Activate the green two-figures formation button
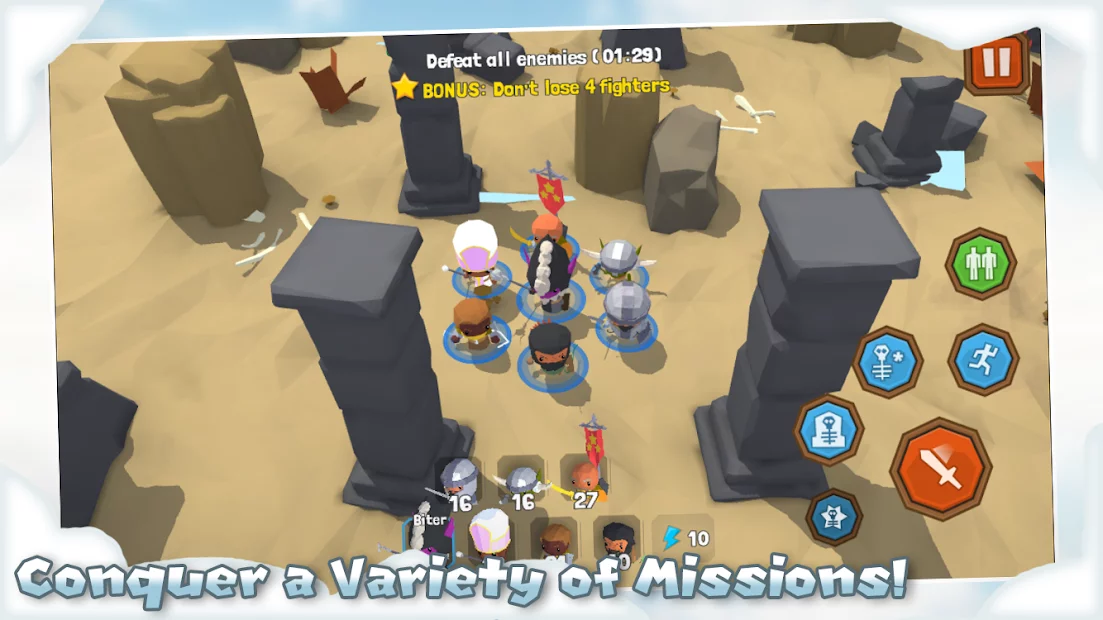 (x=980, y=264)
